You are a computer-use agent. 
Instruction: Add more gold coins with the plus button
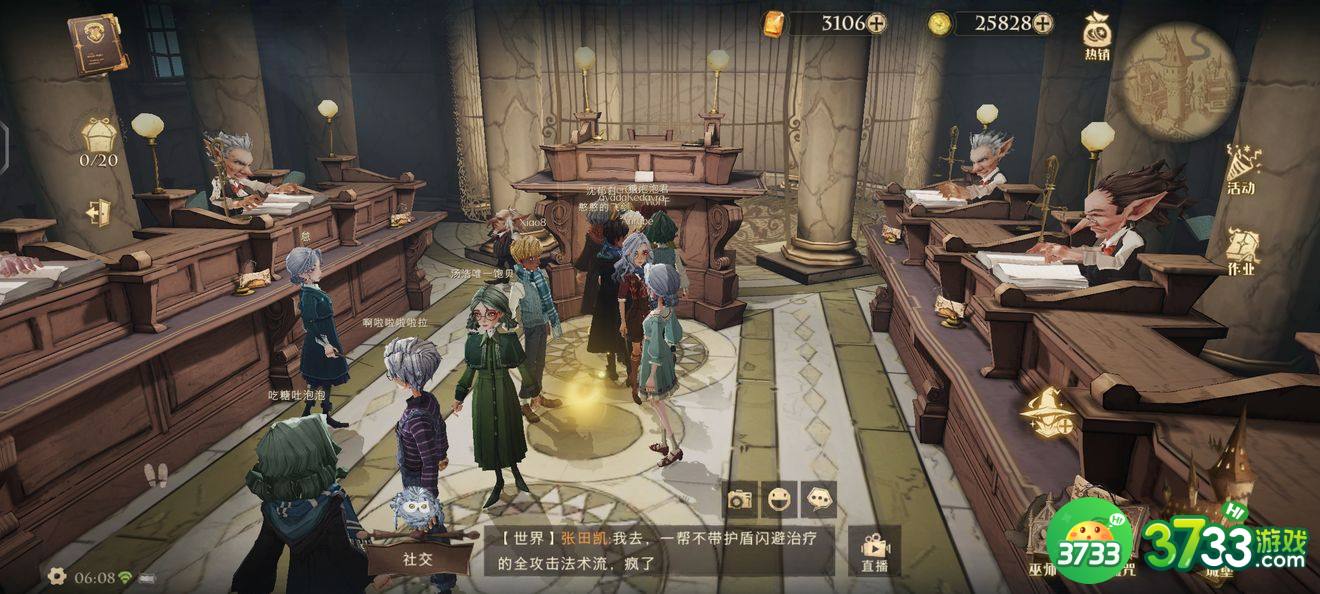[x=1042, y=23]
